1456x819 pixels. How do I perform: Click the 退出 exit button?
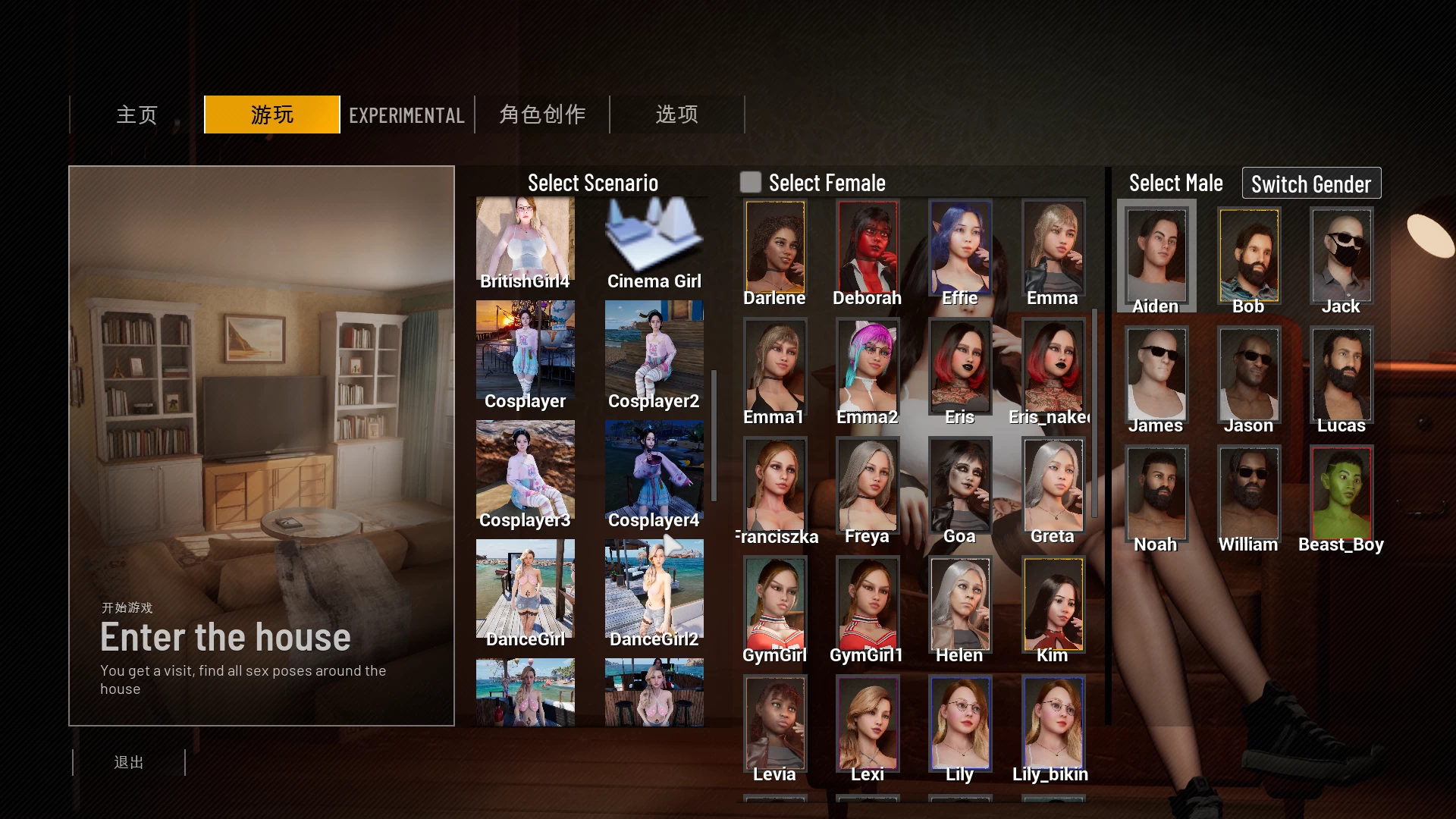tap(129, 762)
